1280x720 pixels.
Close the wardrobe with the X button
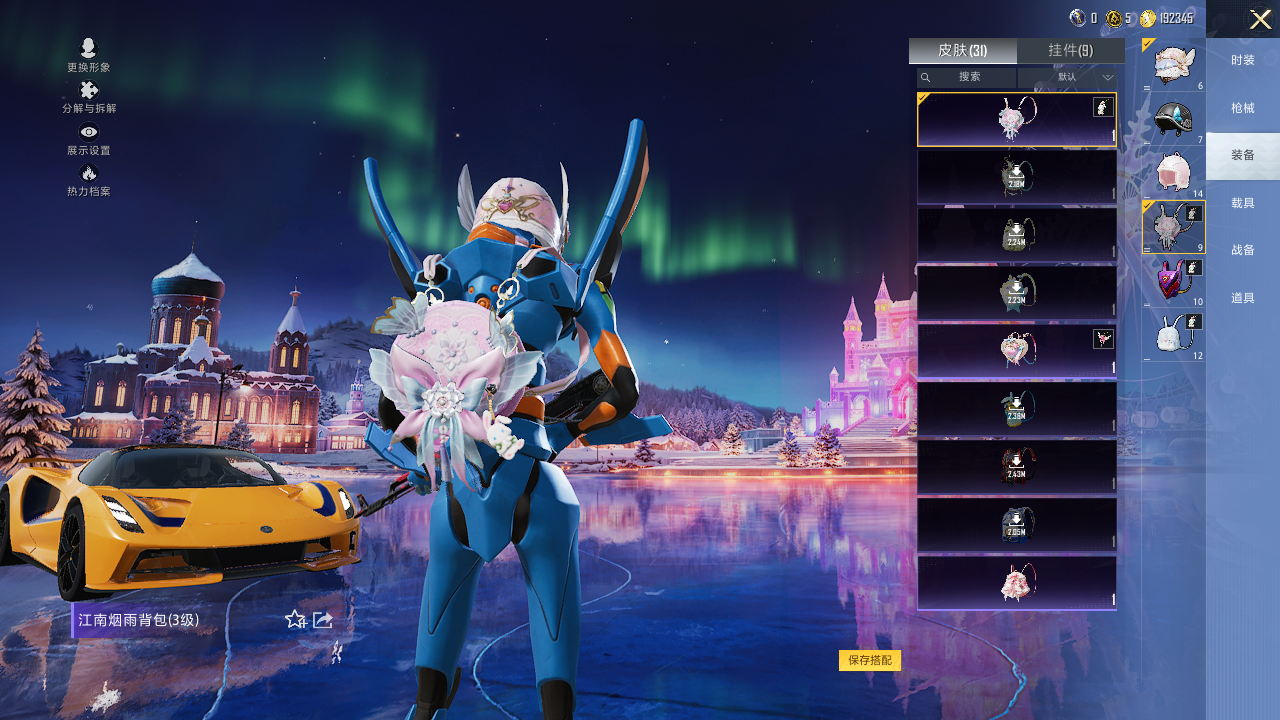click(x=1260, y=19)
